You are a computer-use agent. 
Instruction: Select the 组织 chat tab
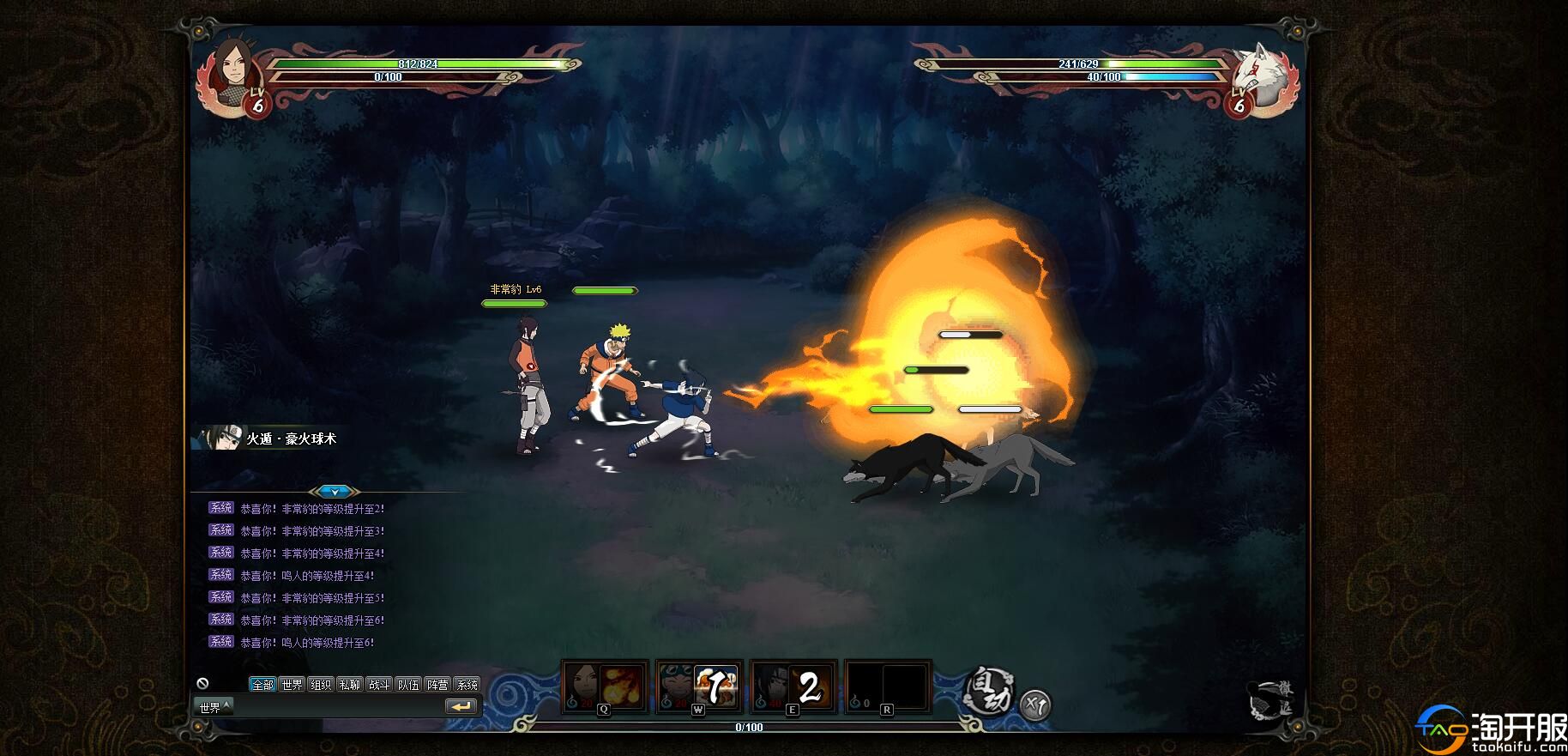pos(321,684)
